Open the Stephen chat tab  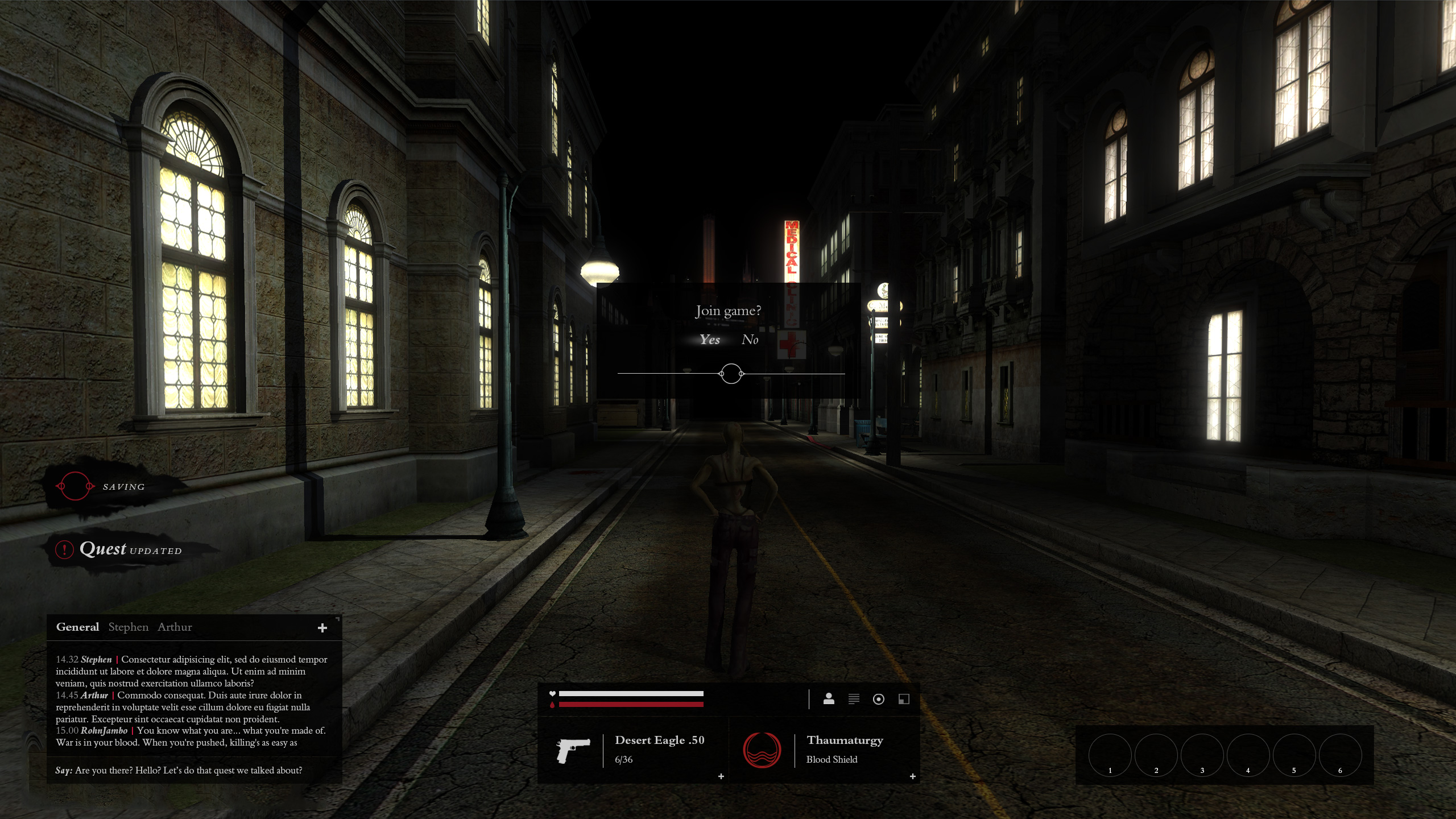[x=128, y=627]
